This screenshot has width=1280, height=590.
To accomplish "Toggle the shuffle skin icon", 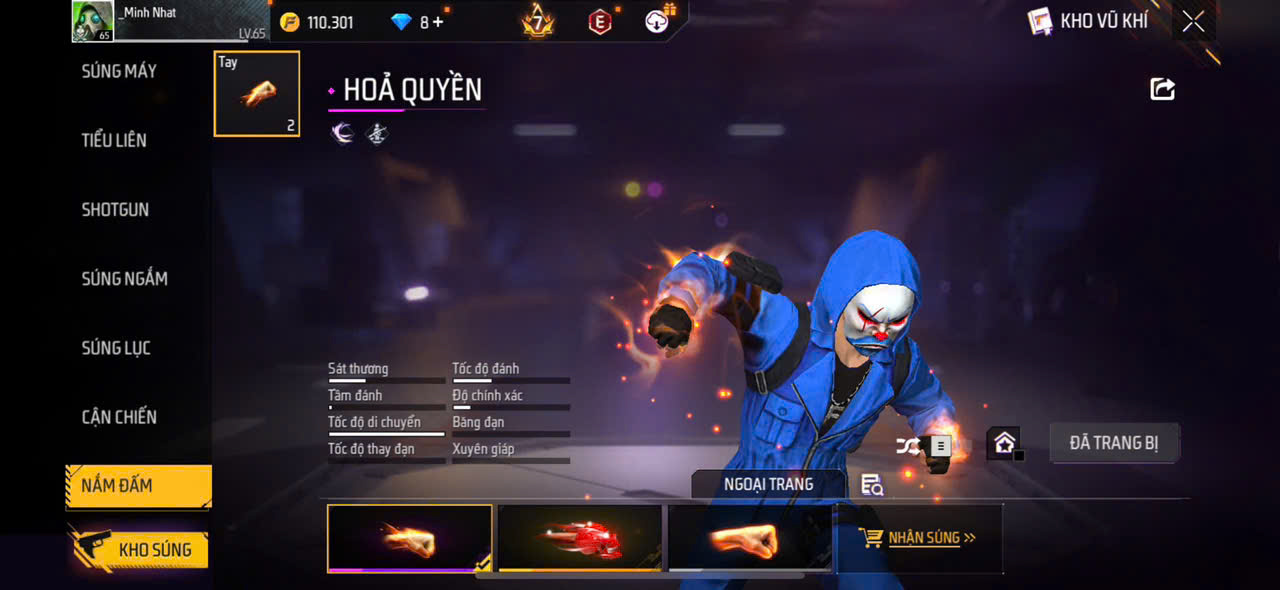I will (x=908, y=446).
